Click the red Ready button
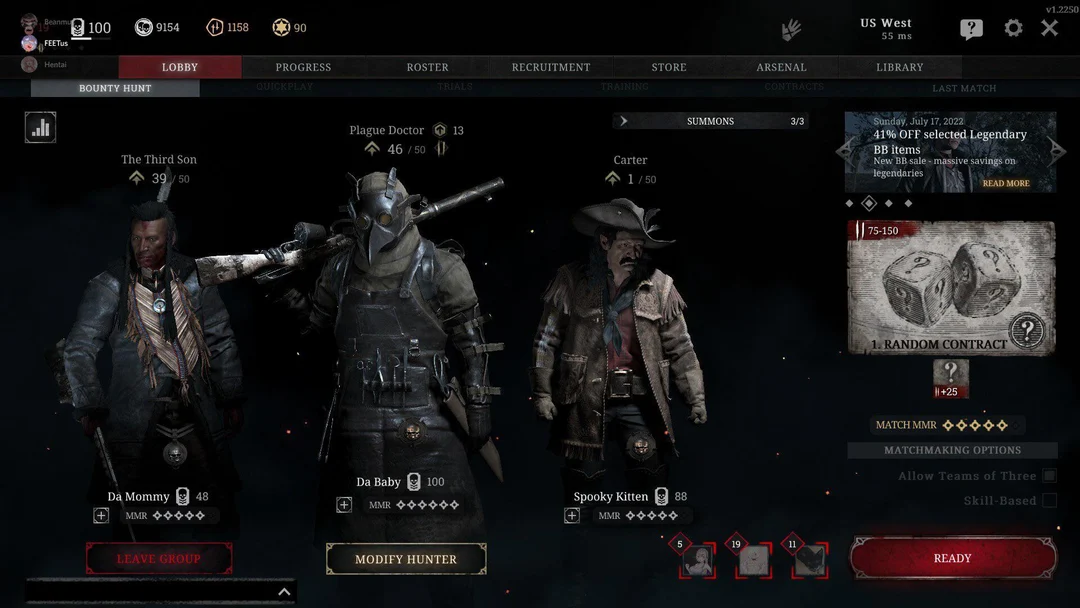 [952, 558]
